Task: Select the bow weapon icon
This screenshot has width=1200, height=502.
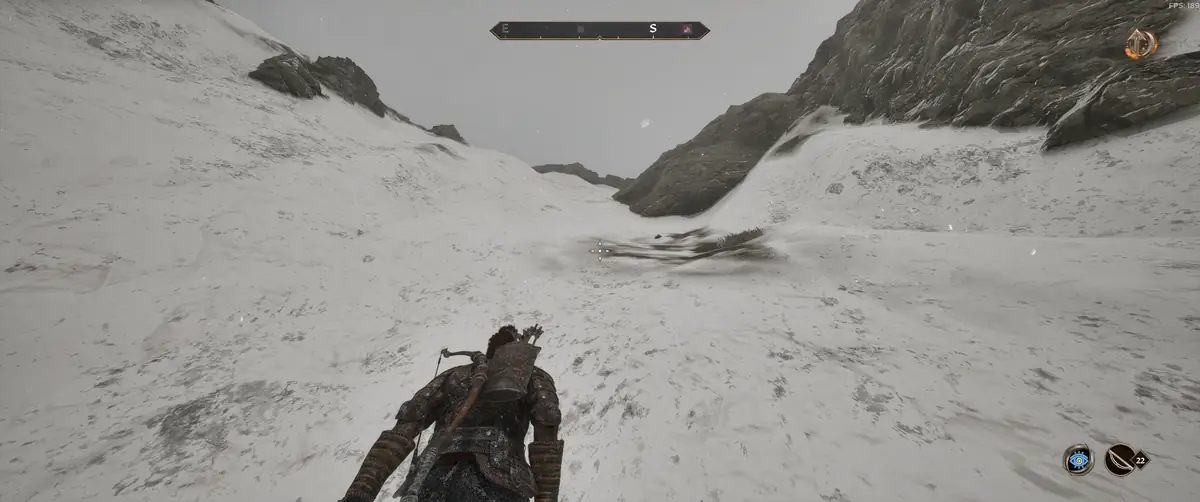Action: pos(1120,459)
